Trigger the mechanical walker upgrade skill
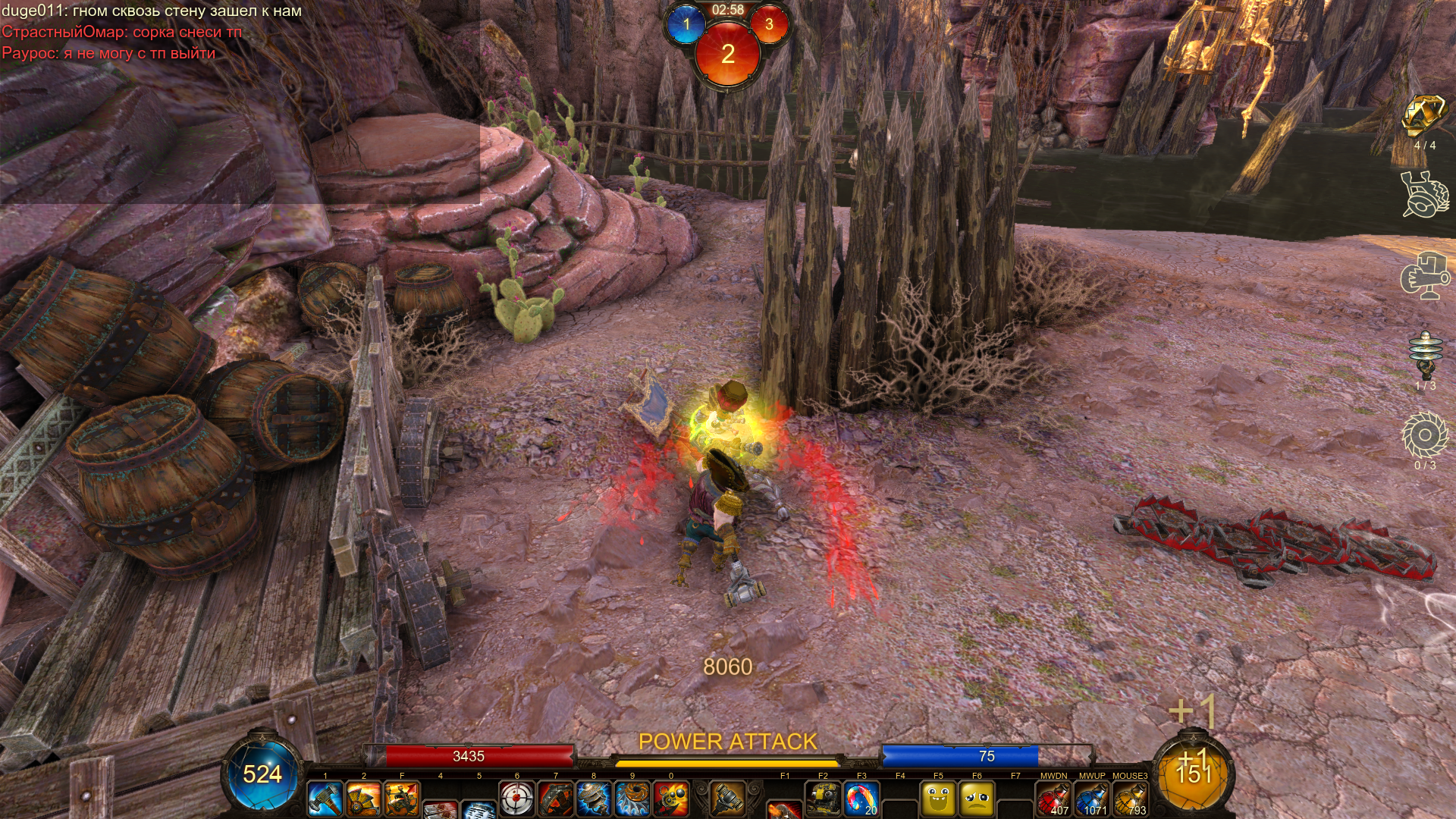The image size is (1456, 819). [402, 799]
